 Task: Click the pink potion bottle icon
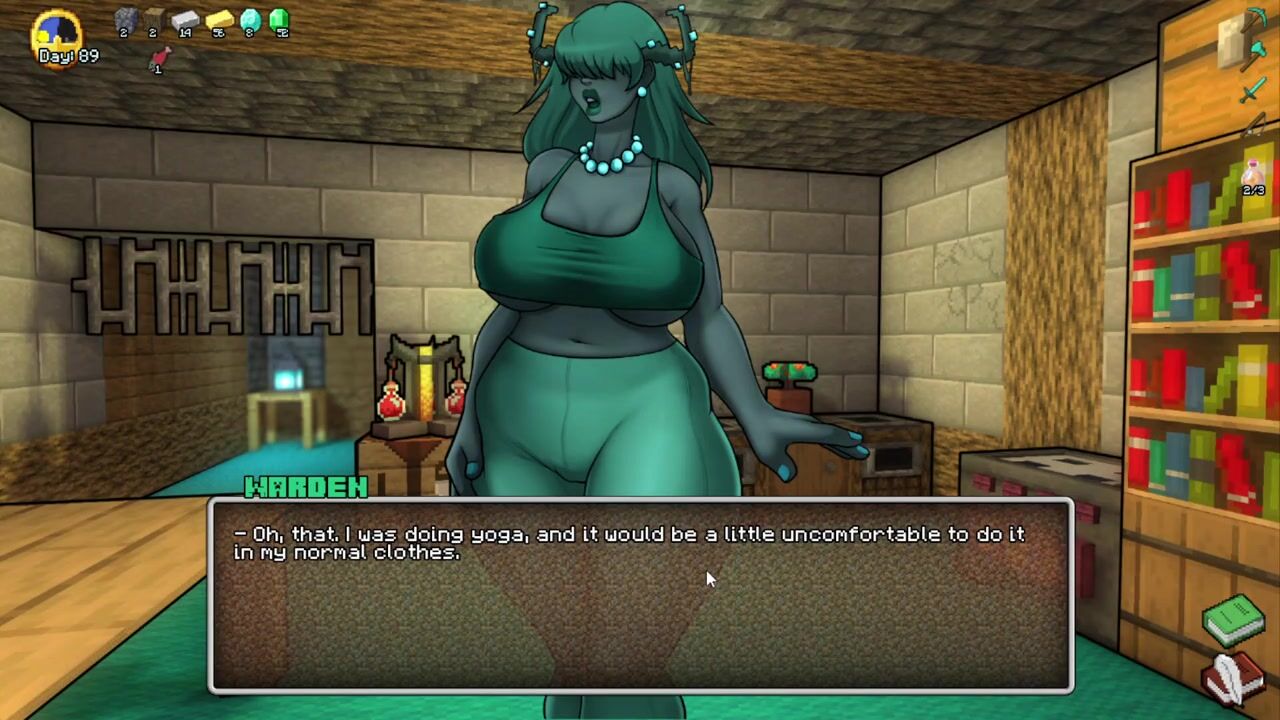[x=1254, y=173]
